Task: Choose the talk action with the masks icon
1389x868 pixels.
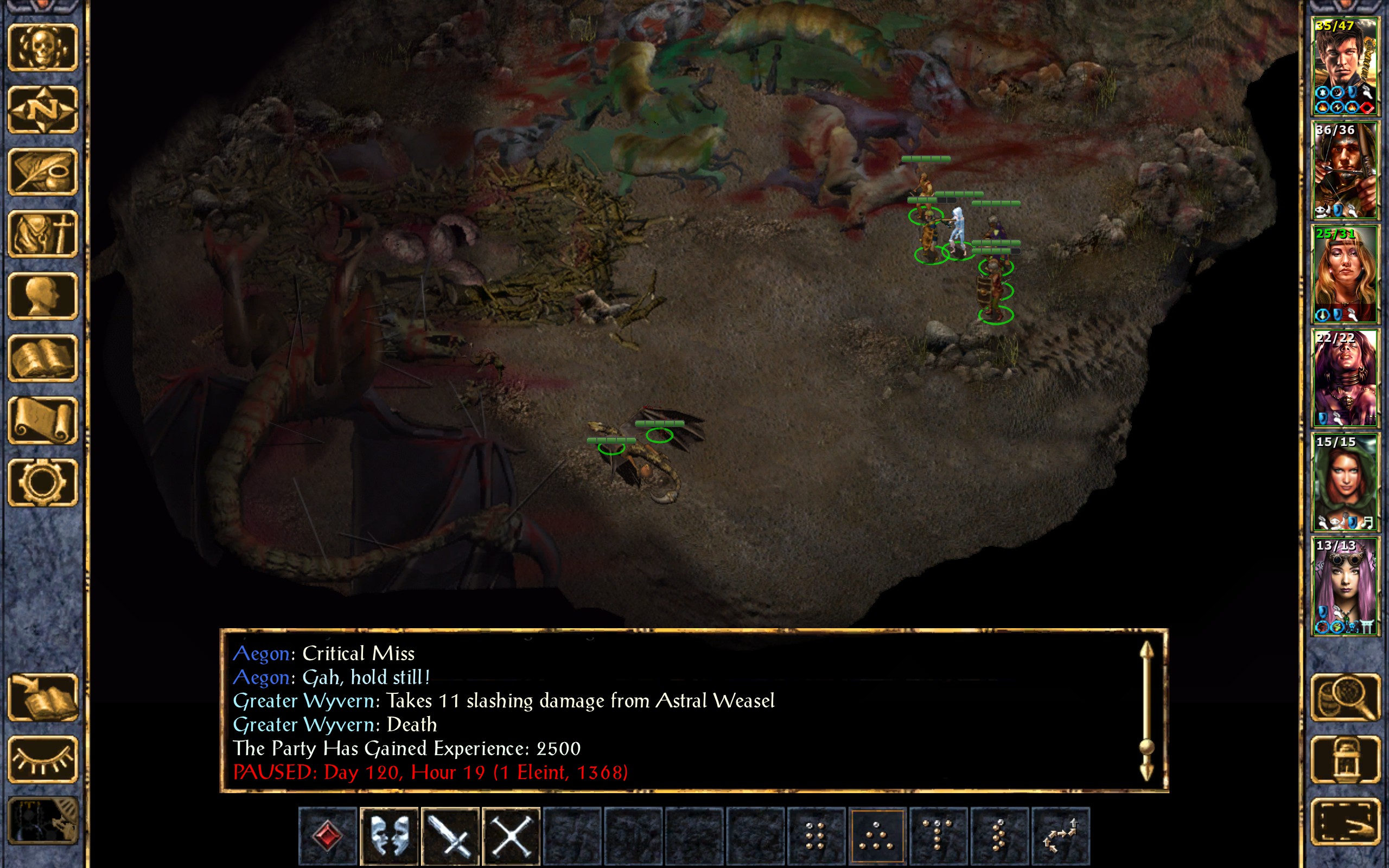Action: 389,836
